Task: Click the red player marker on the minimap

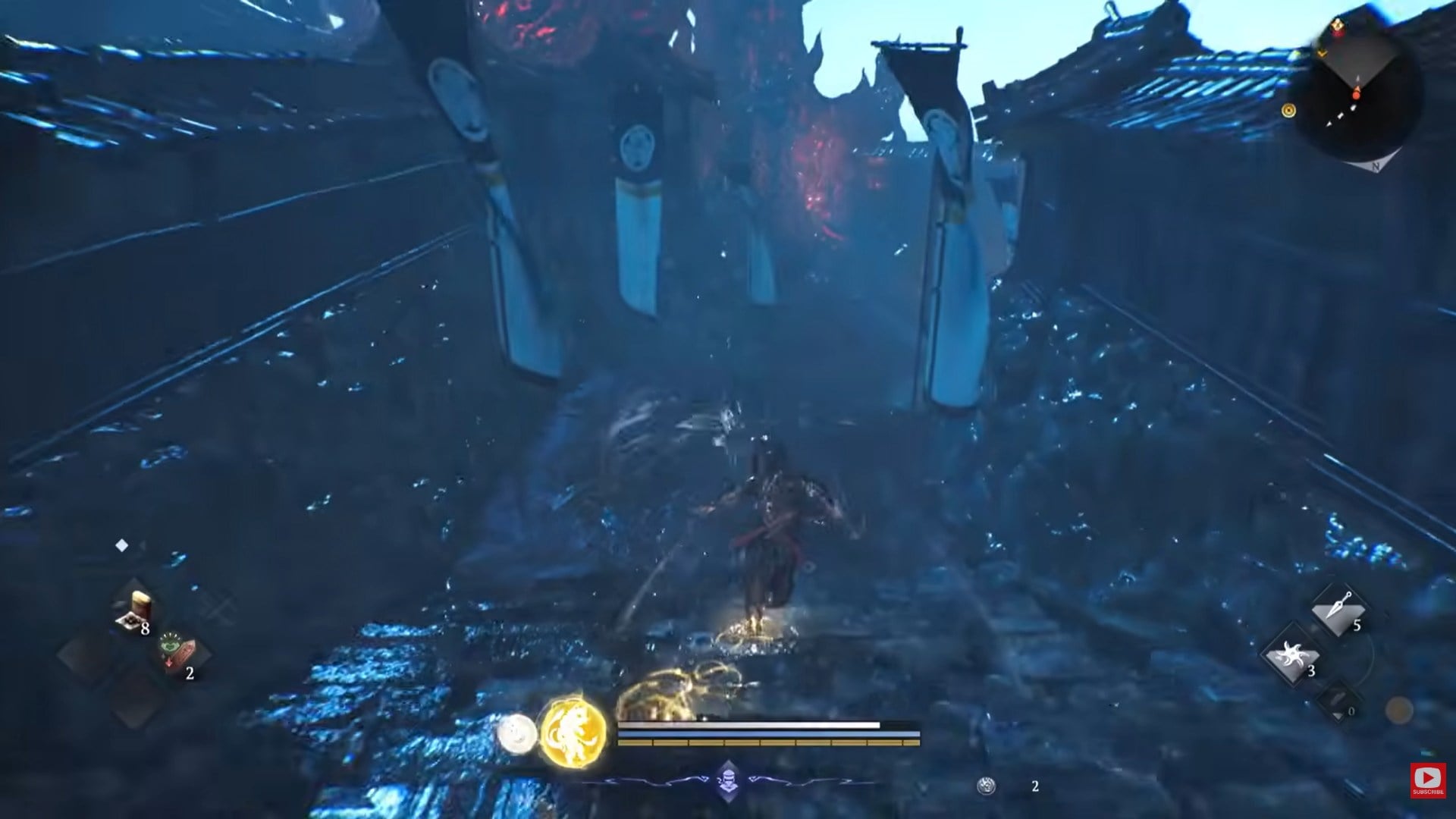Action: pyautogui.click(x=1356, y=95)
